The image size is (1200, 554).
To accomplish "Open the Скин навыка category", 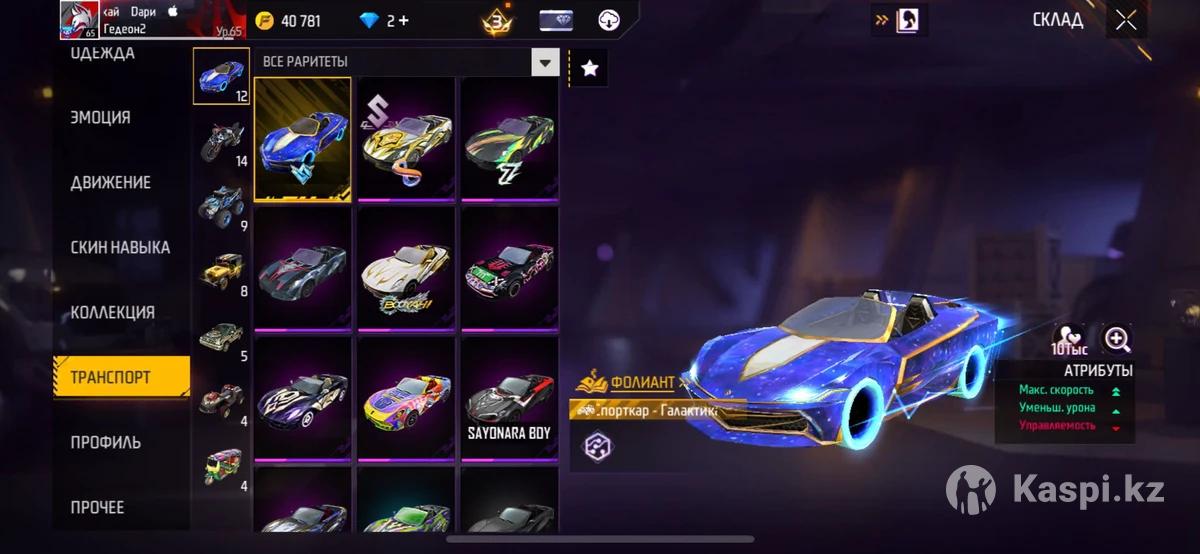I will 120,247.
